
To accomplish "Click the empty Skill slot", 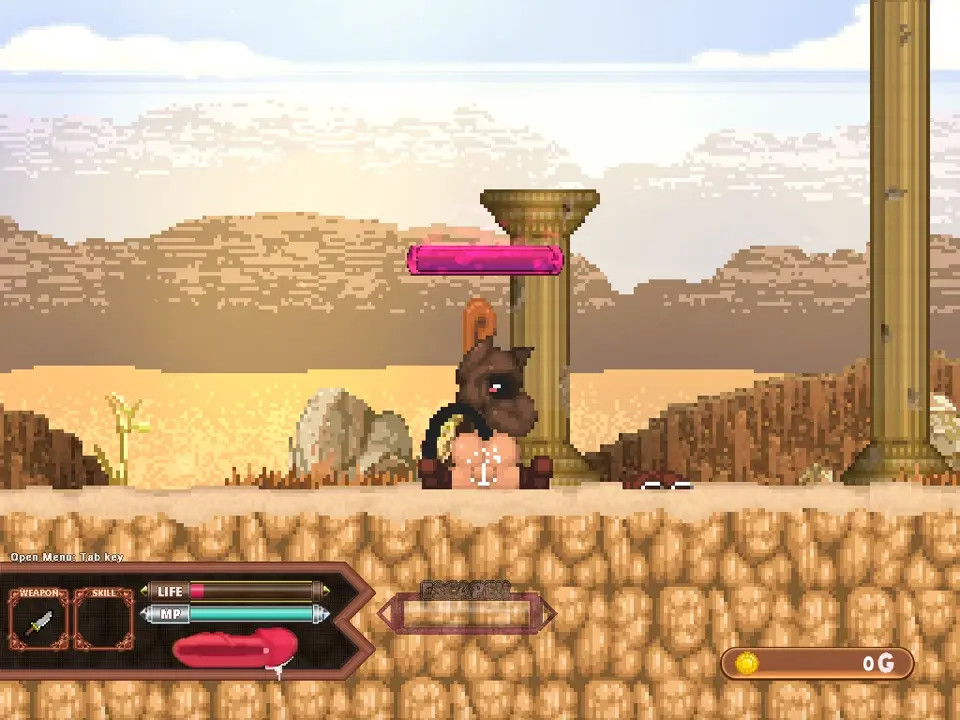I will tap(103, 622).
